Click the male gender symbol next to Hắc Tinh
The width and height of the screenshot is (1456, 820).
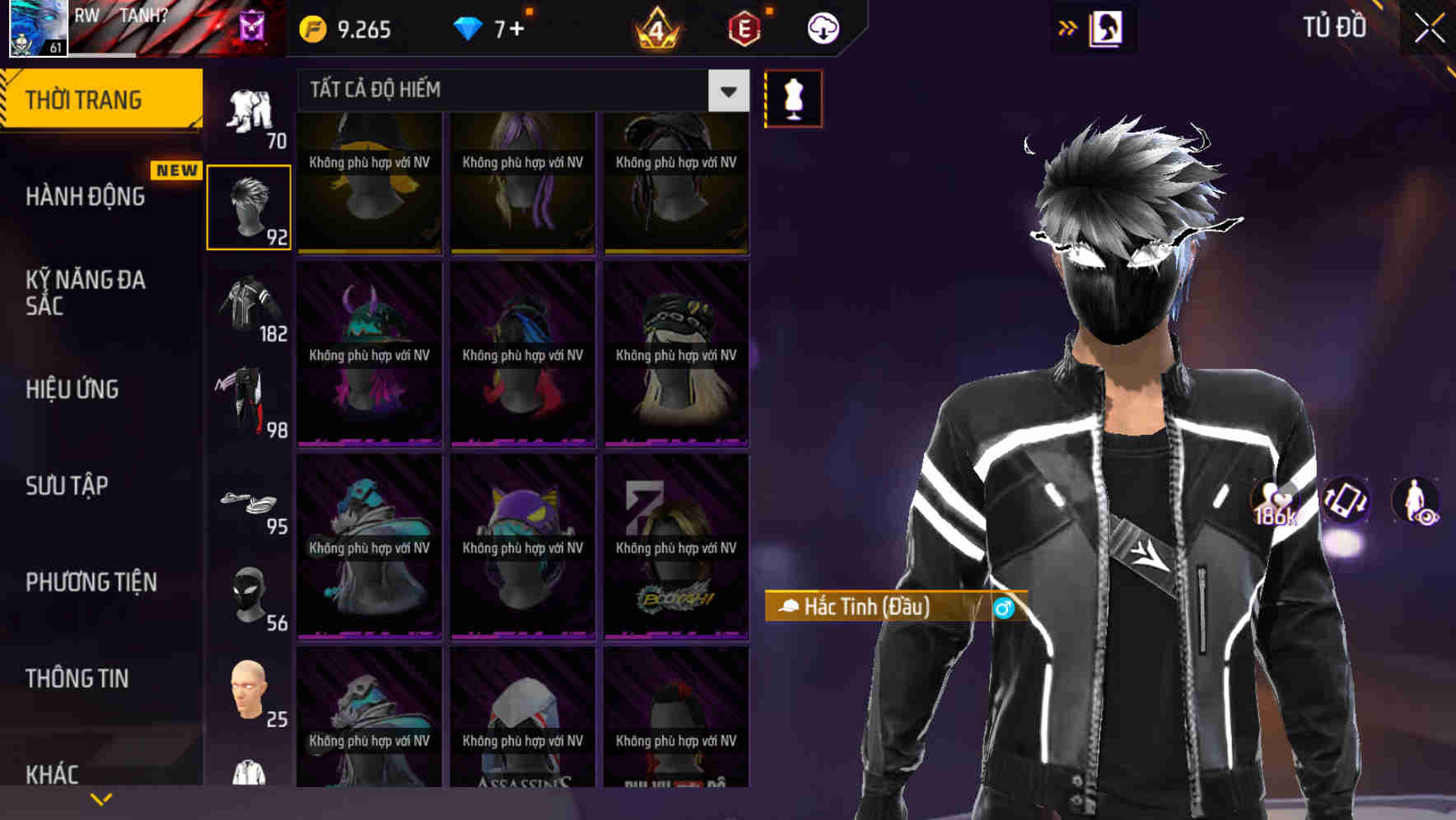[x=1004, y=608]
